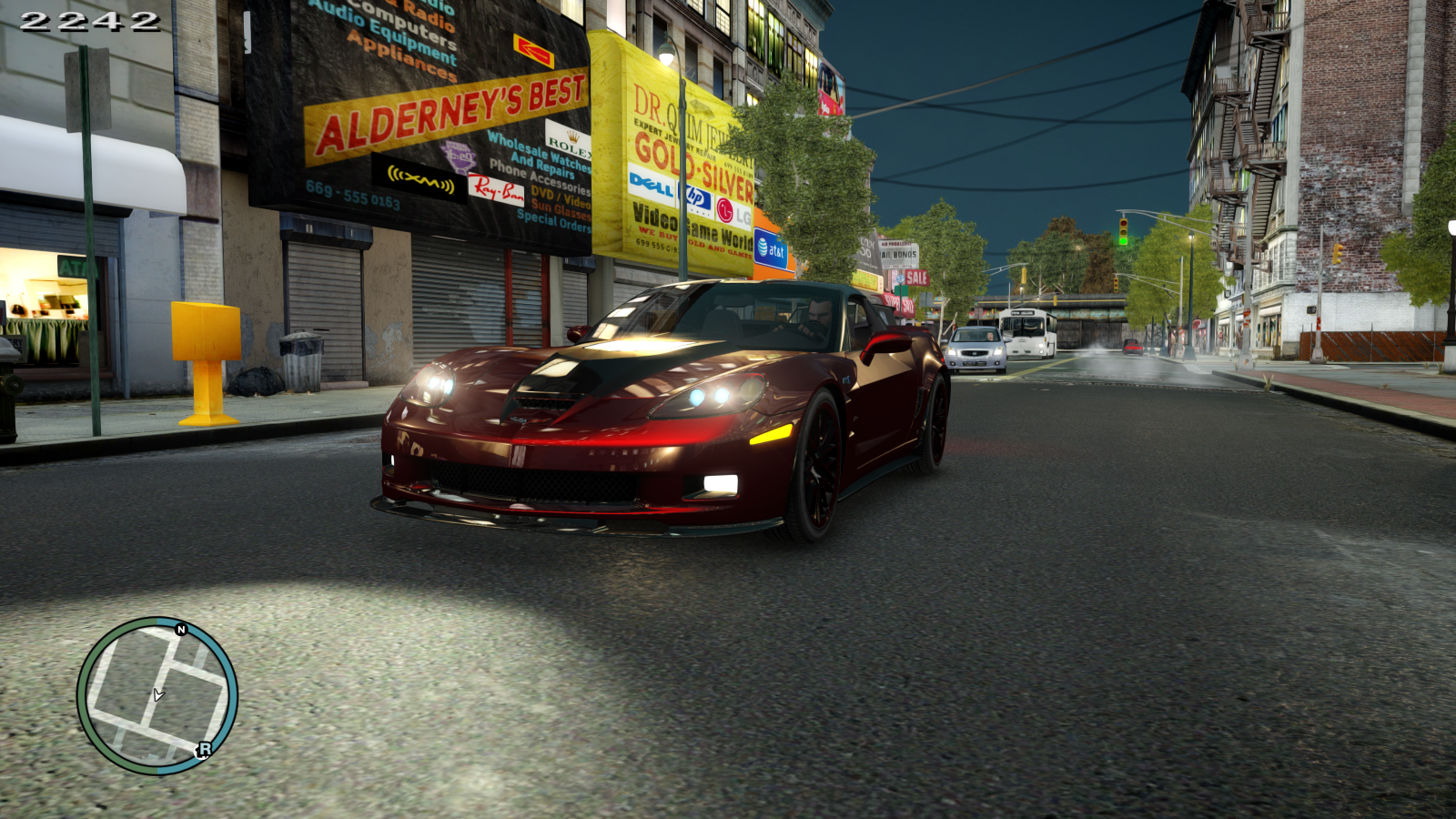The height and width of the screenshot is (819, 1456).
Task: Select the Rolex logo on the sign
Action: click(x=569, y=138)
